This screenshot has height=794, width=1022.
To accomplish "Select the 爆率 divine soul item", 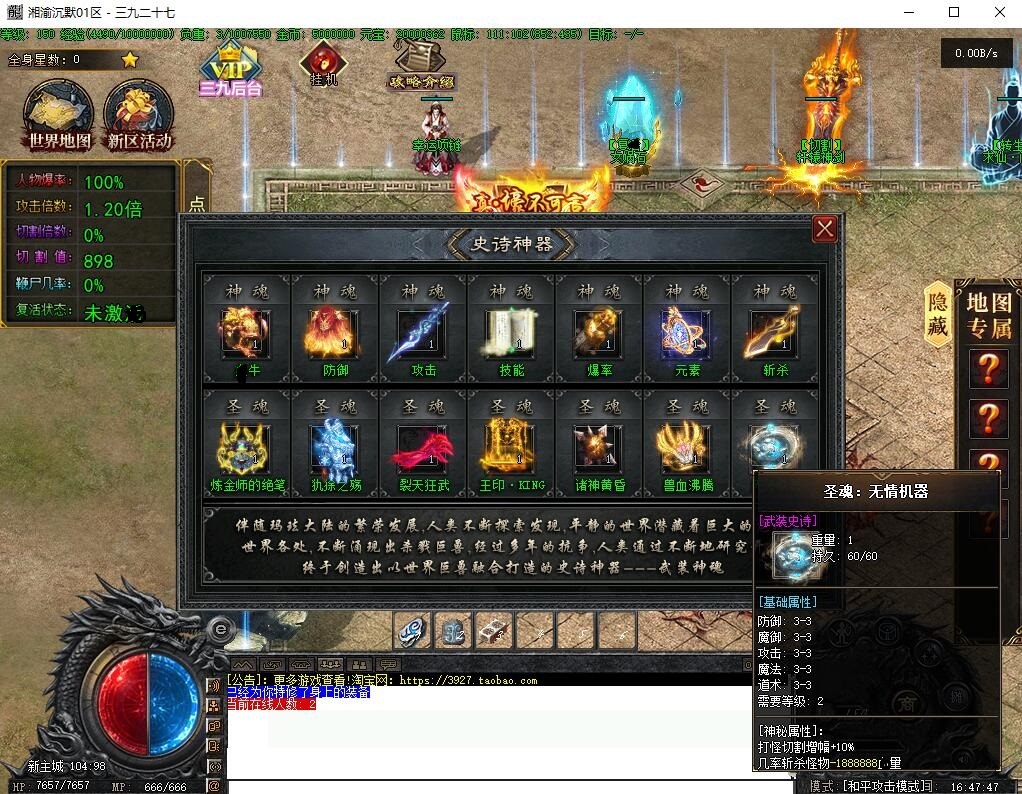I will point(598,334).
